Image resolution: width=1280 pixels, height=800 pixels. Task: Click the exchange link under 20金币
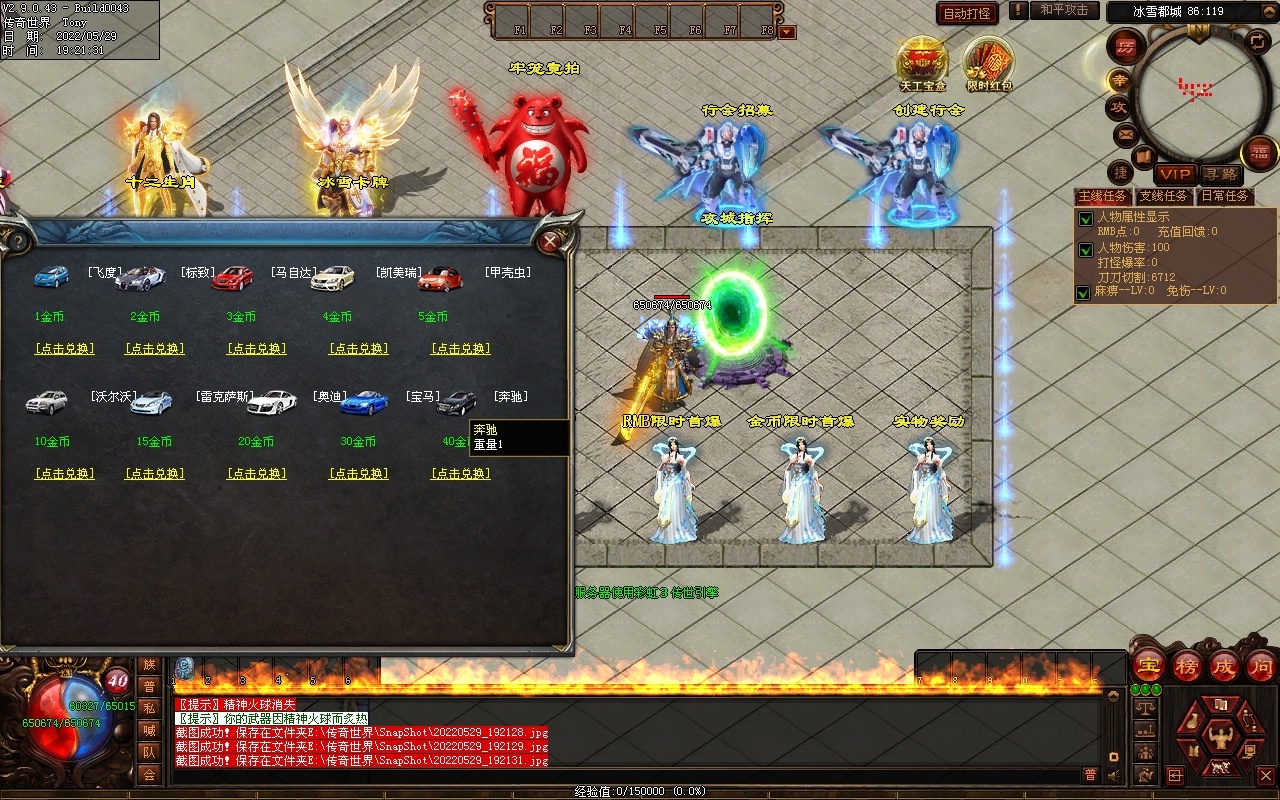point(257,474)
